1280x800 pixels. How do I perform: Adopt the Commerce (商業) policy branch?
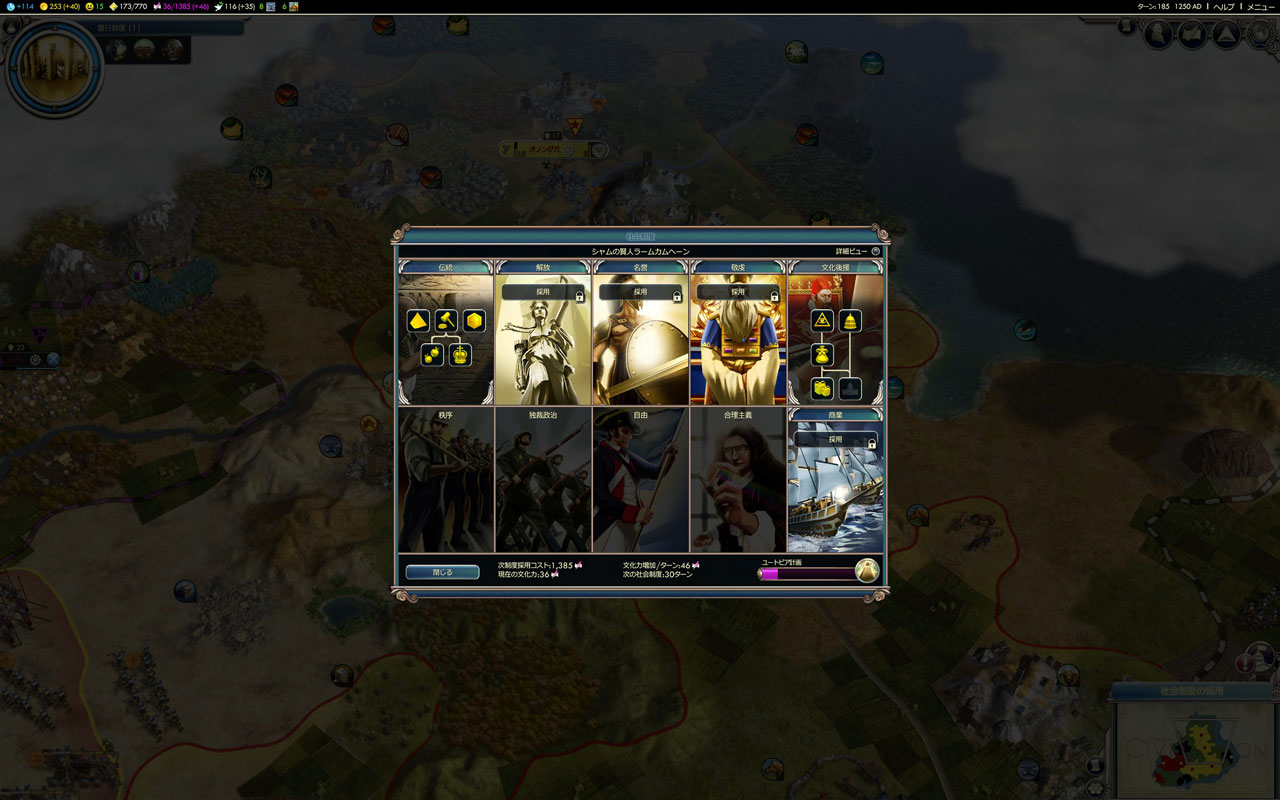tap(835, 440)
